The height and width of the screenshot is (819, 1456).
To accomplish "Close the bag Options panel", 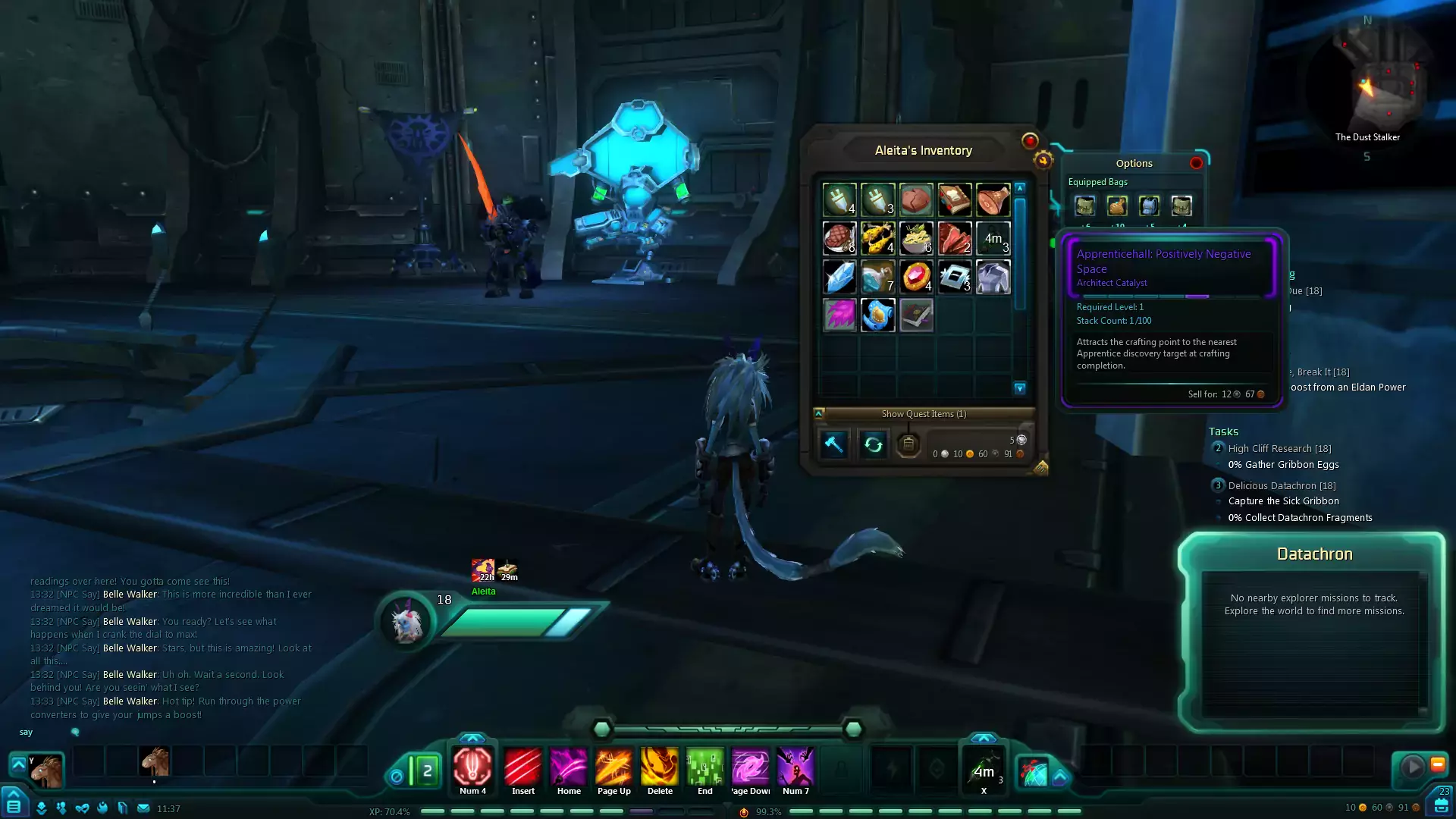I will 1196,163.
